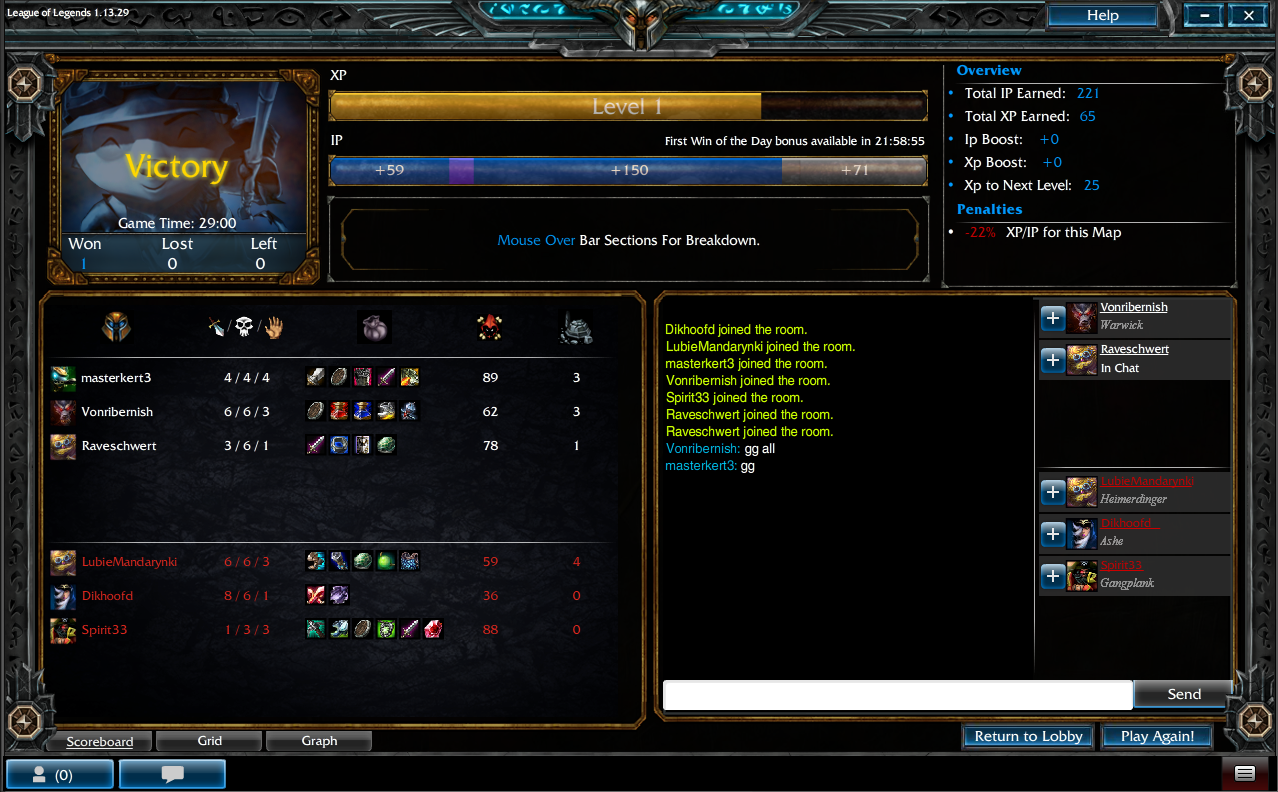Switch to the Grid tab
1278x792 pixels.
point(209,741)
